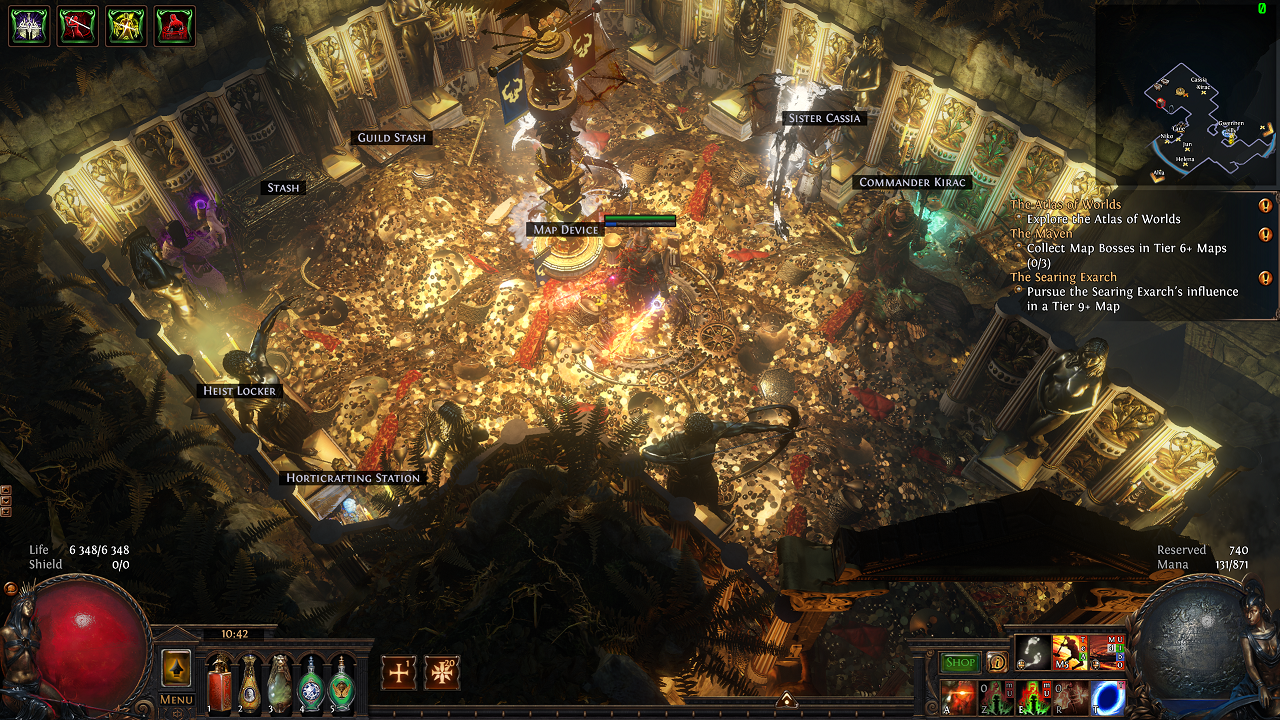Open the Shop
The image size is (1280, 720).
(960, 662)
